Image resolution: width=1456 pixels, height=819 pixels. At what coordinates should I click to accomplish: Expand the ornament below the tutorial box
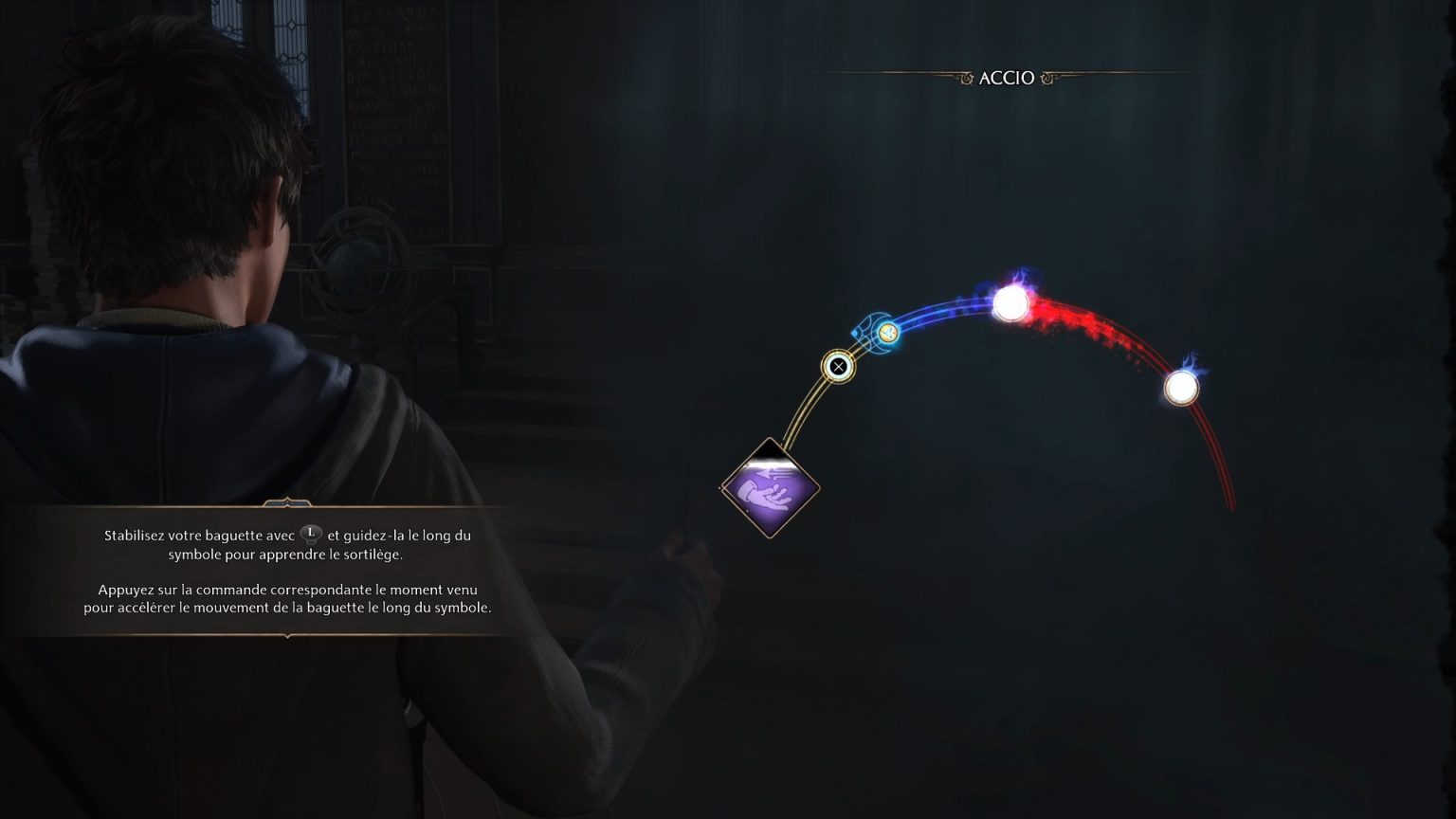click(286, 637)
